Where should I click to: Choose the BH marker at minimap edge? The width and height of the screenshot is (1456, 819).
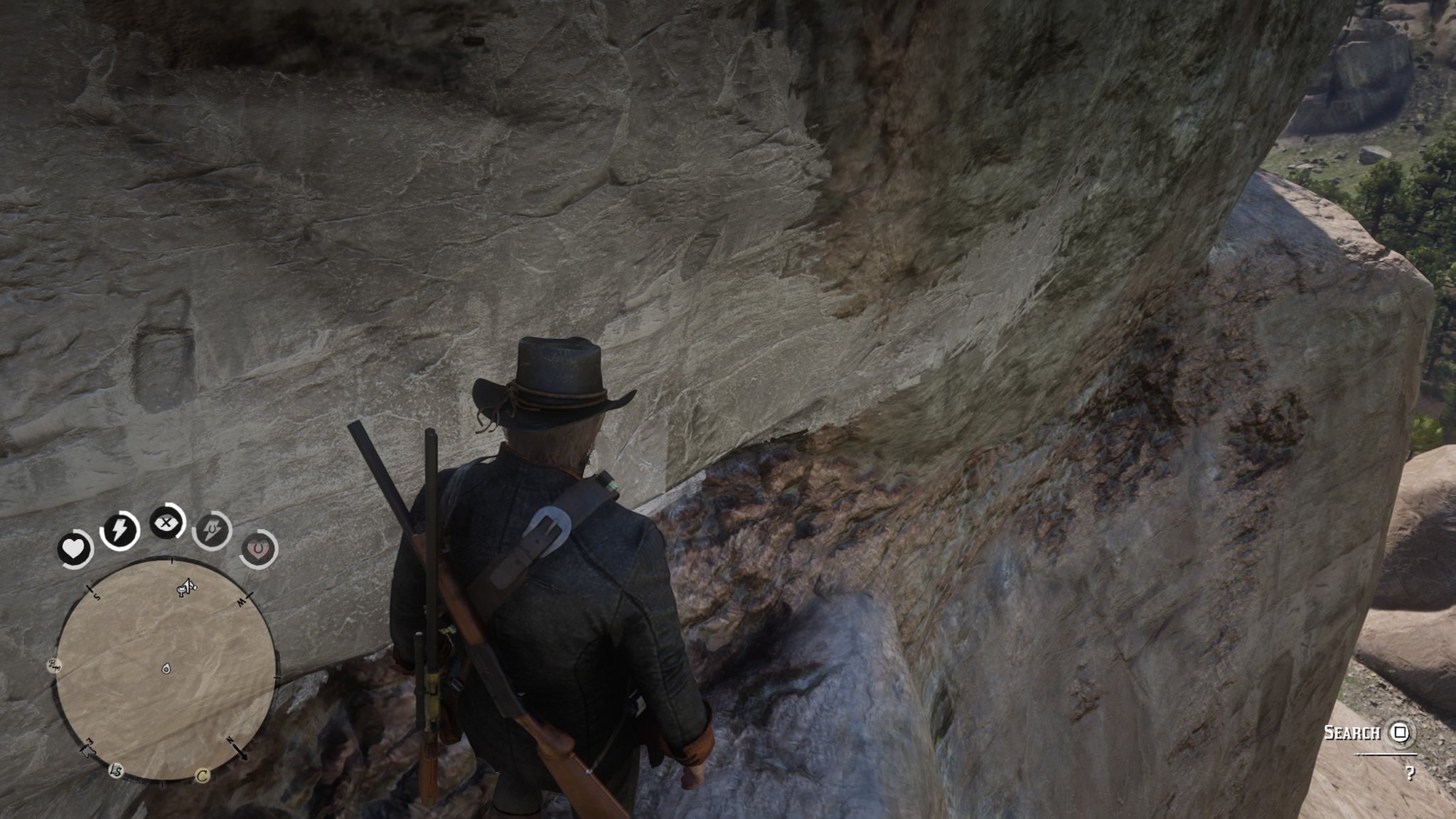pyautogui.click(x=55, y=665)
